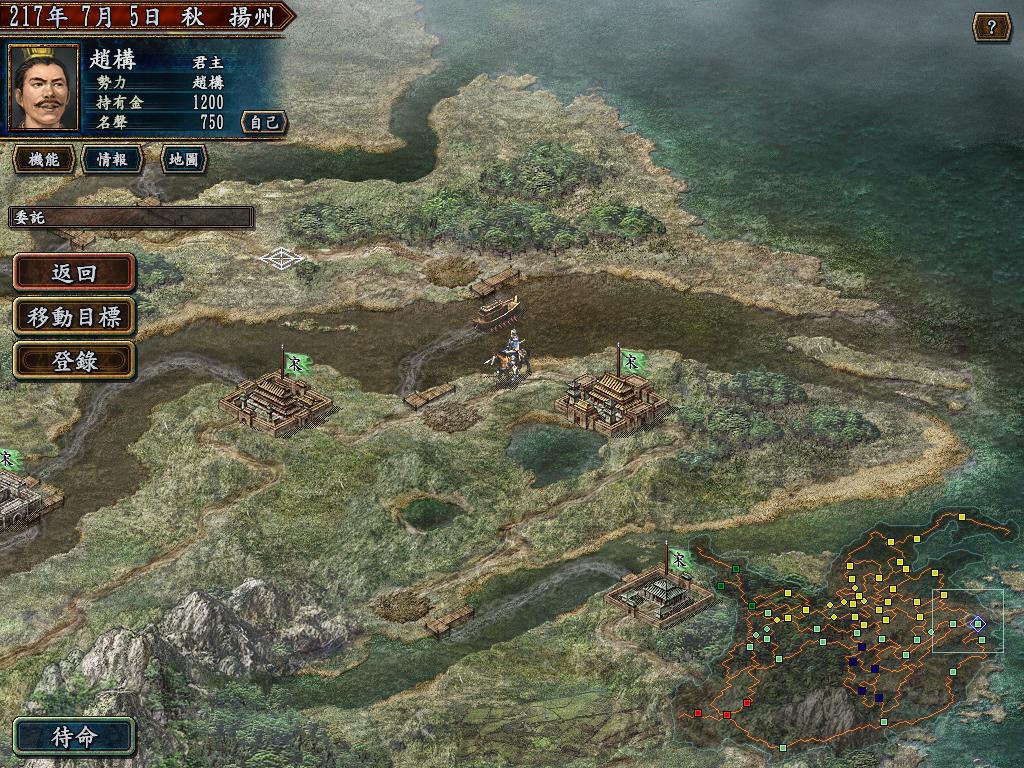1024x768 pixels.
Task: Choose 移動目標 move target
Action: (74, 317)
